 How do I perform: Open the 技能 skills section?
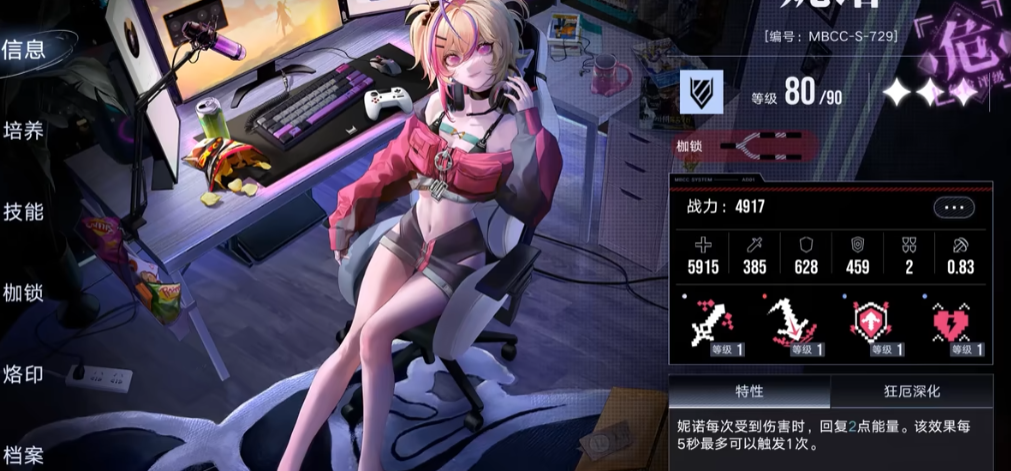23,212
